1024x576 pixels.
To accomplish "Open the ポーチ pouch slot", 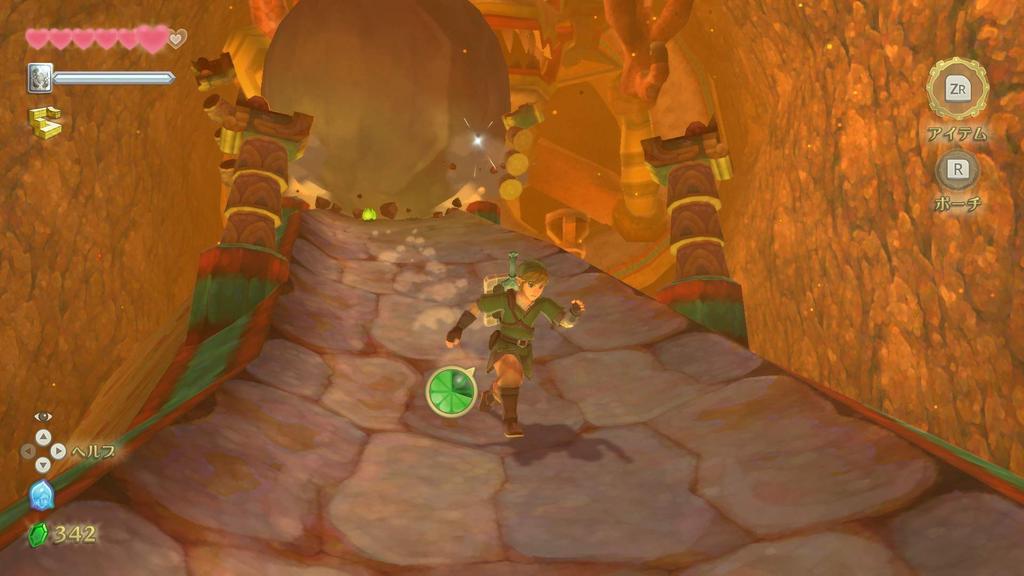I will point(957,169).
